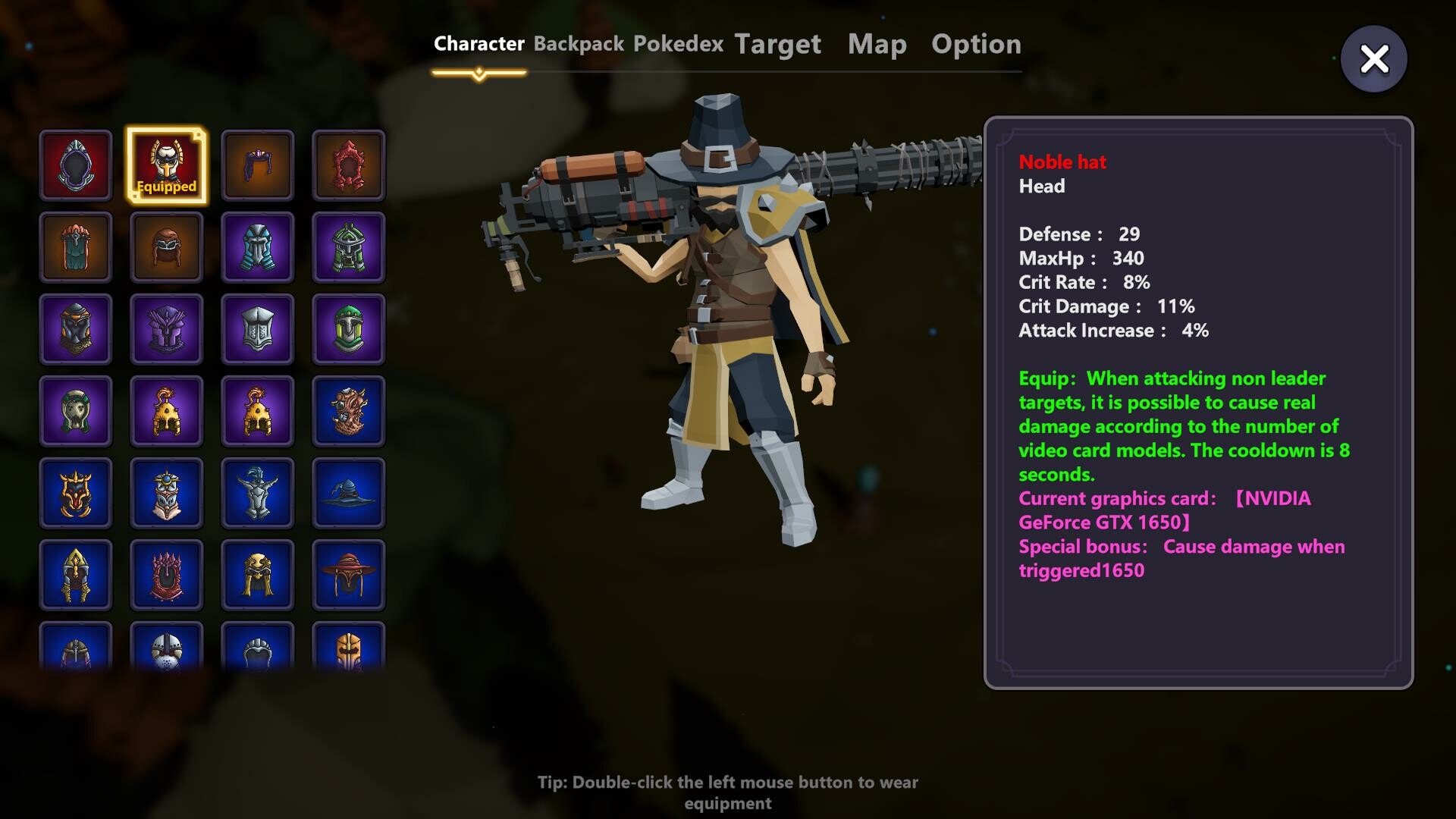Open the Map screen
This screenshot has width=1456, height=819.
click(x=877, y=44)
